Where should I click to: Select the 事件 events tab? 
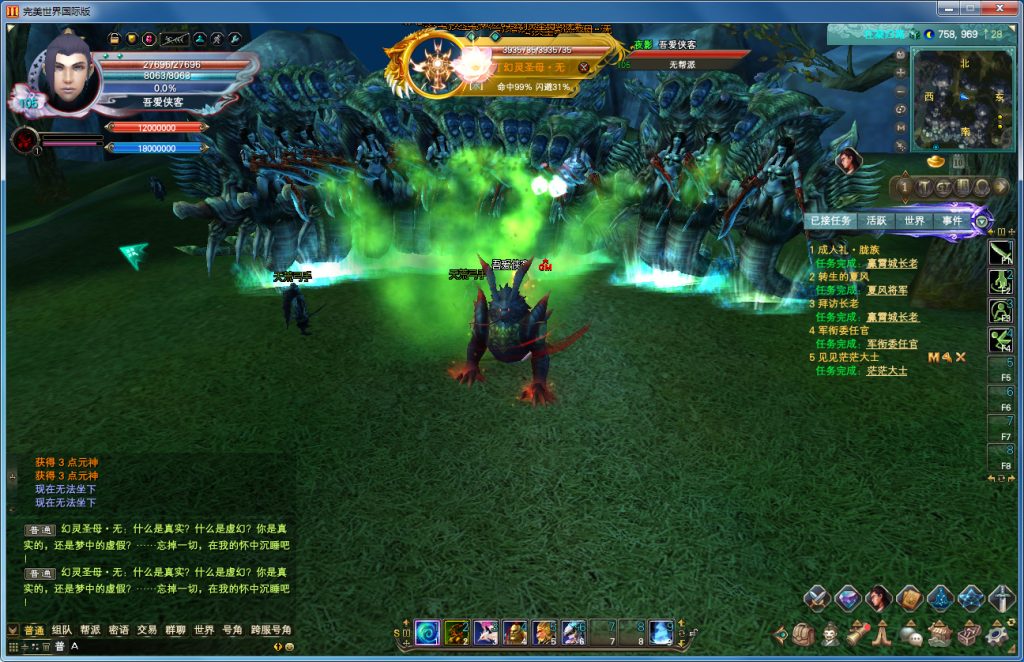click(951, 221)
